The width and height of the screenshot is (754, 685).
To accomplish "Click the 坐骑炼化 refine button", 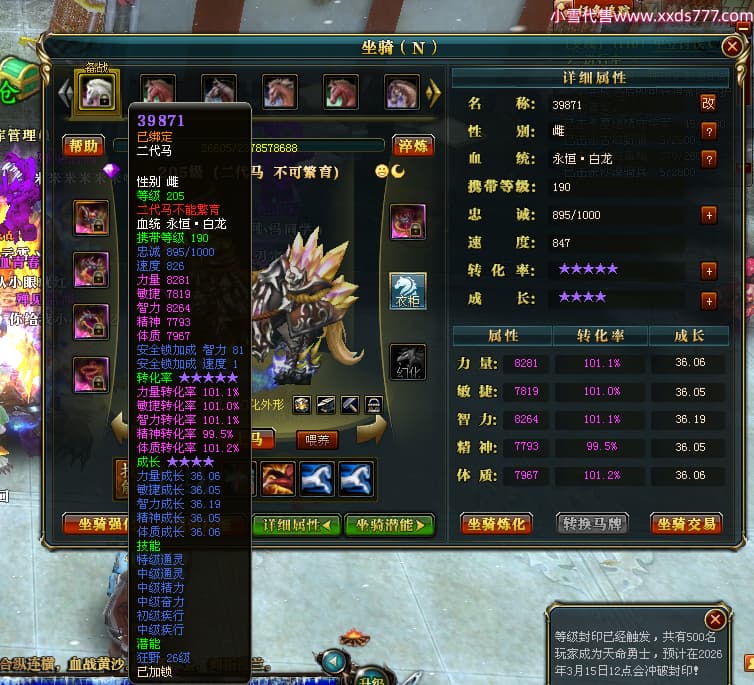I will 495,523.
